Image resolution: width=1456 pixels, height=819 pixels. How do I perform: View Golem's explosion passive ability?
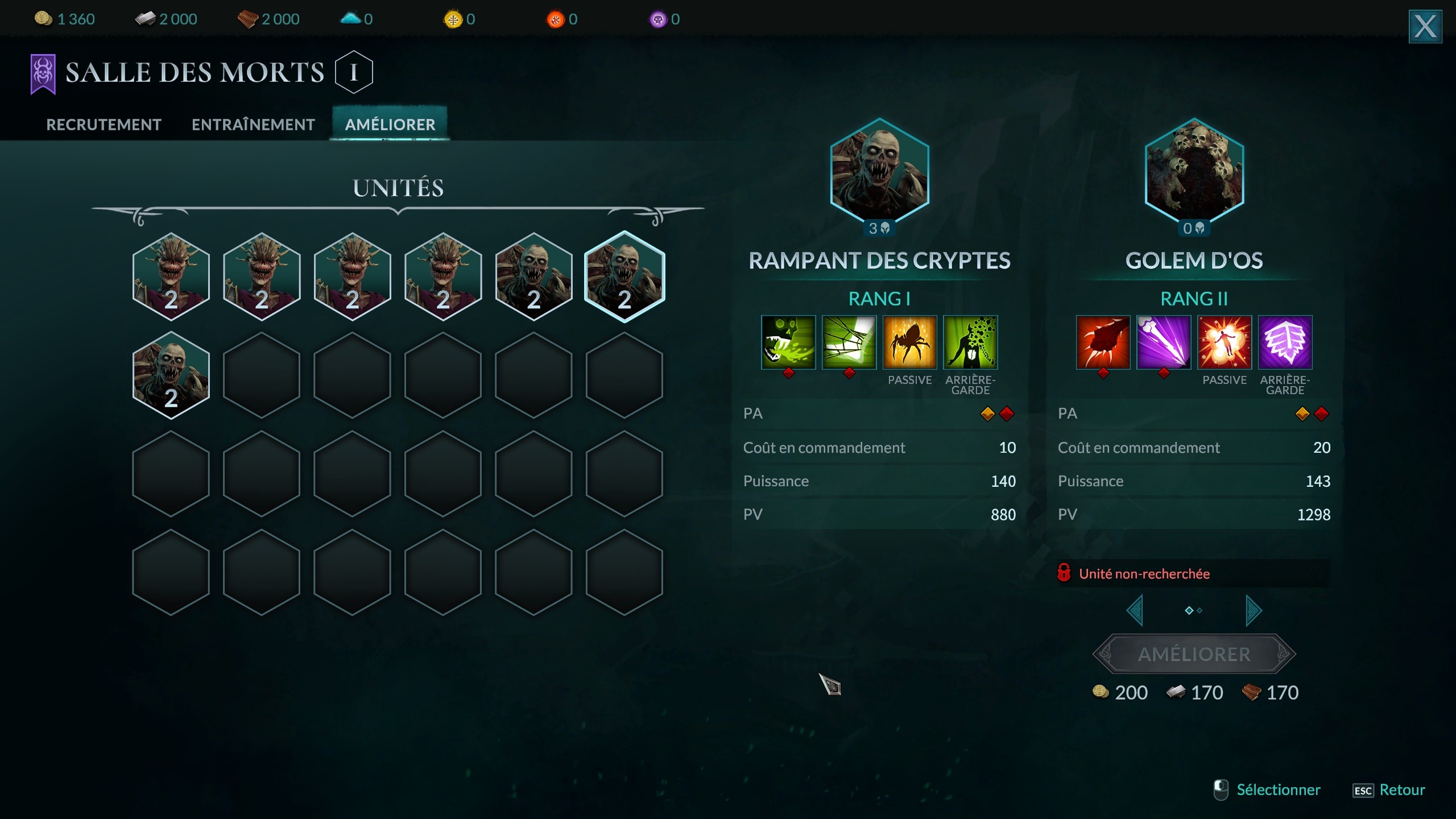(x=1225, y=342)
